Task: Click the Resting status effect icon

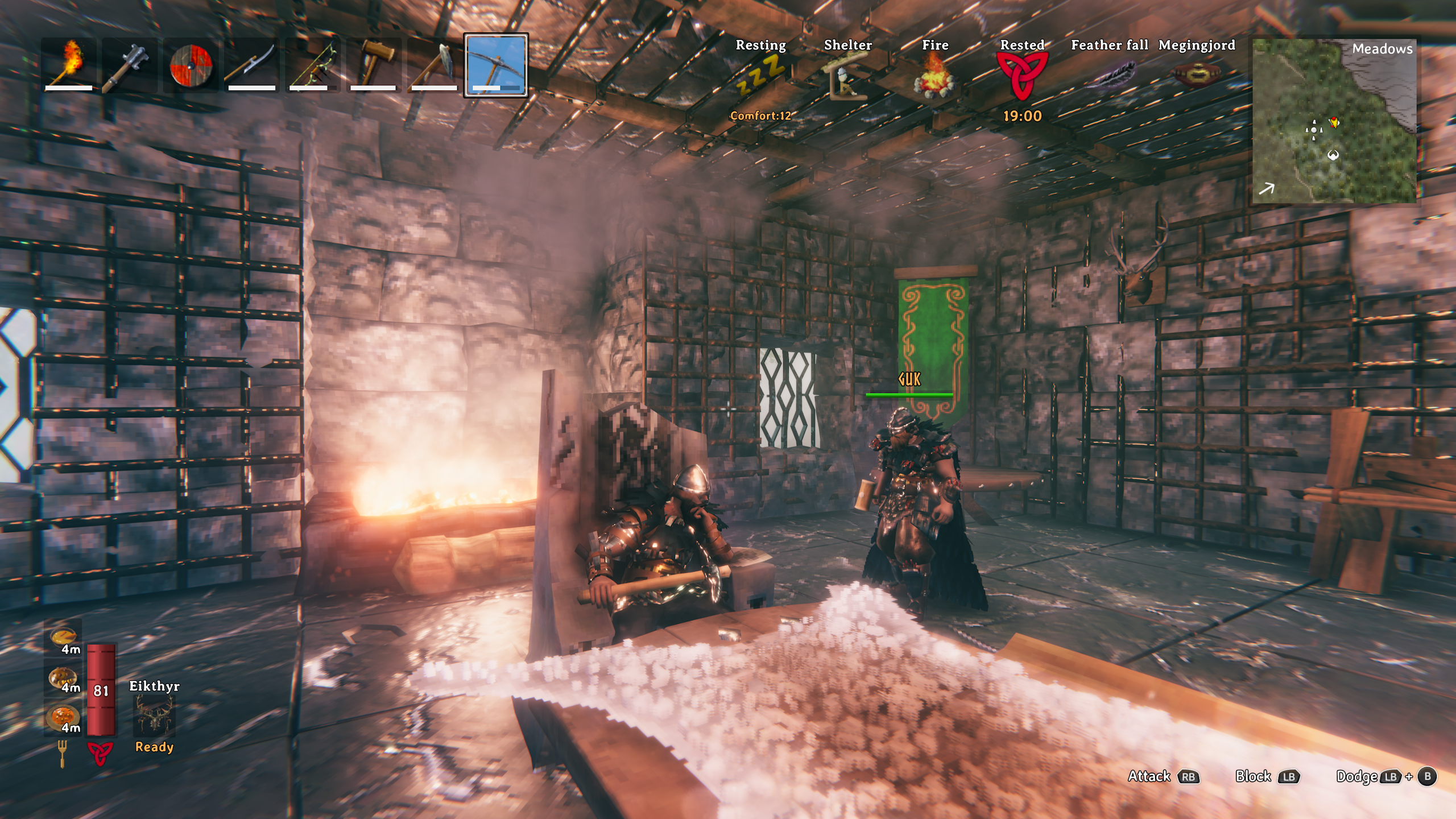Action: point(760,76)
